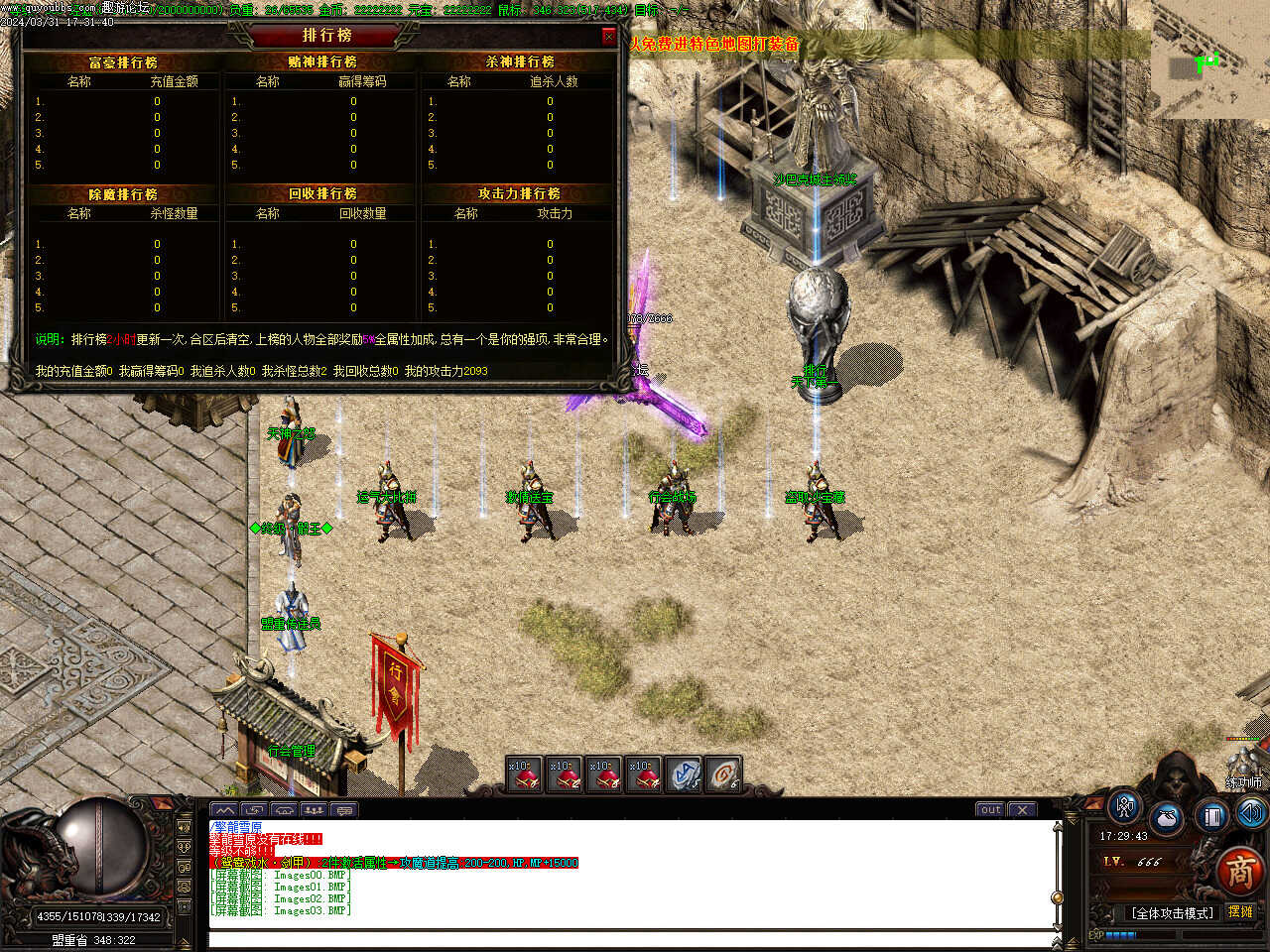Use the blue rune scroll in slot 5
Screen dimensions: 1270x952
click(684, 774)
